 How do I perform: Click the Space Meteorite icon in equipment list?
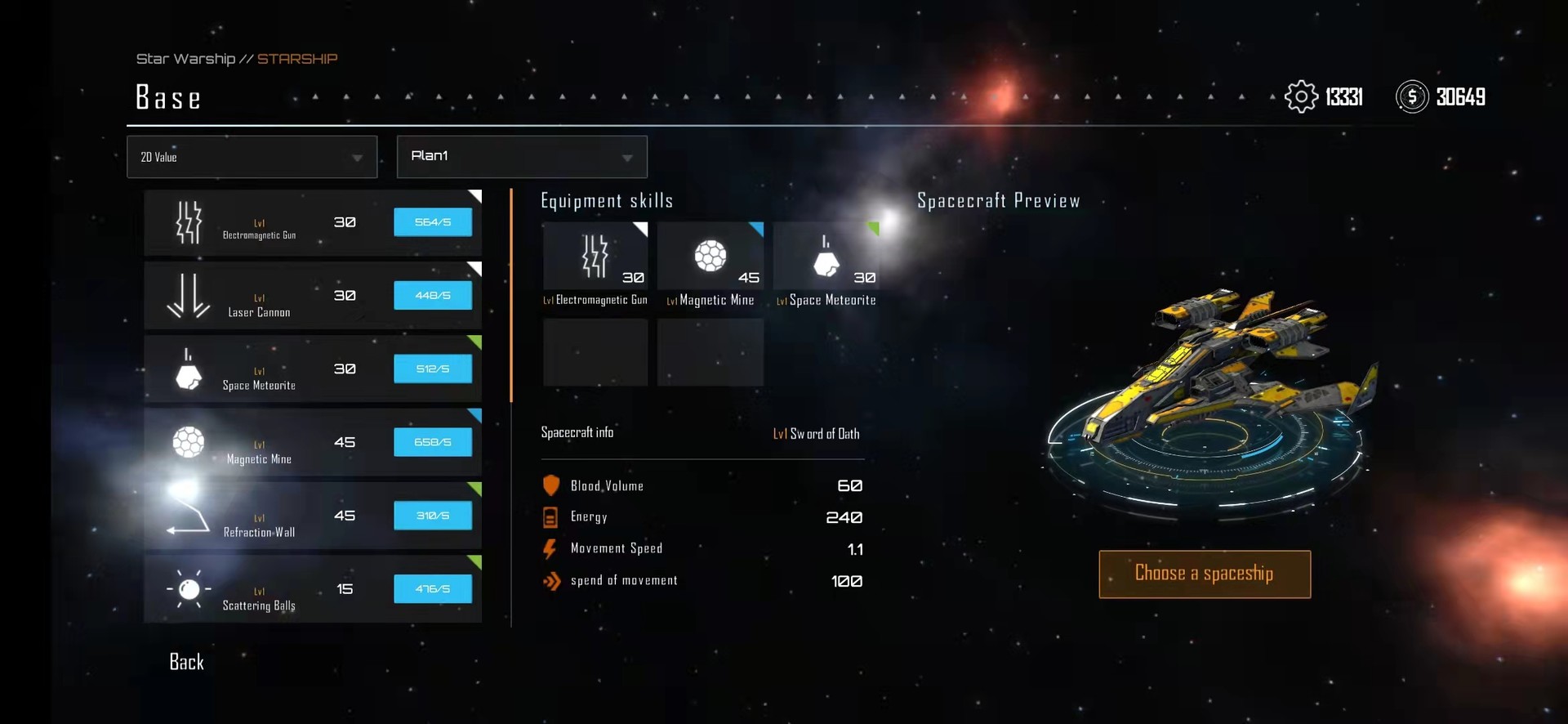pyautogui.click(x=188, y=369)
